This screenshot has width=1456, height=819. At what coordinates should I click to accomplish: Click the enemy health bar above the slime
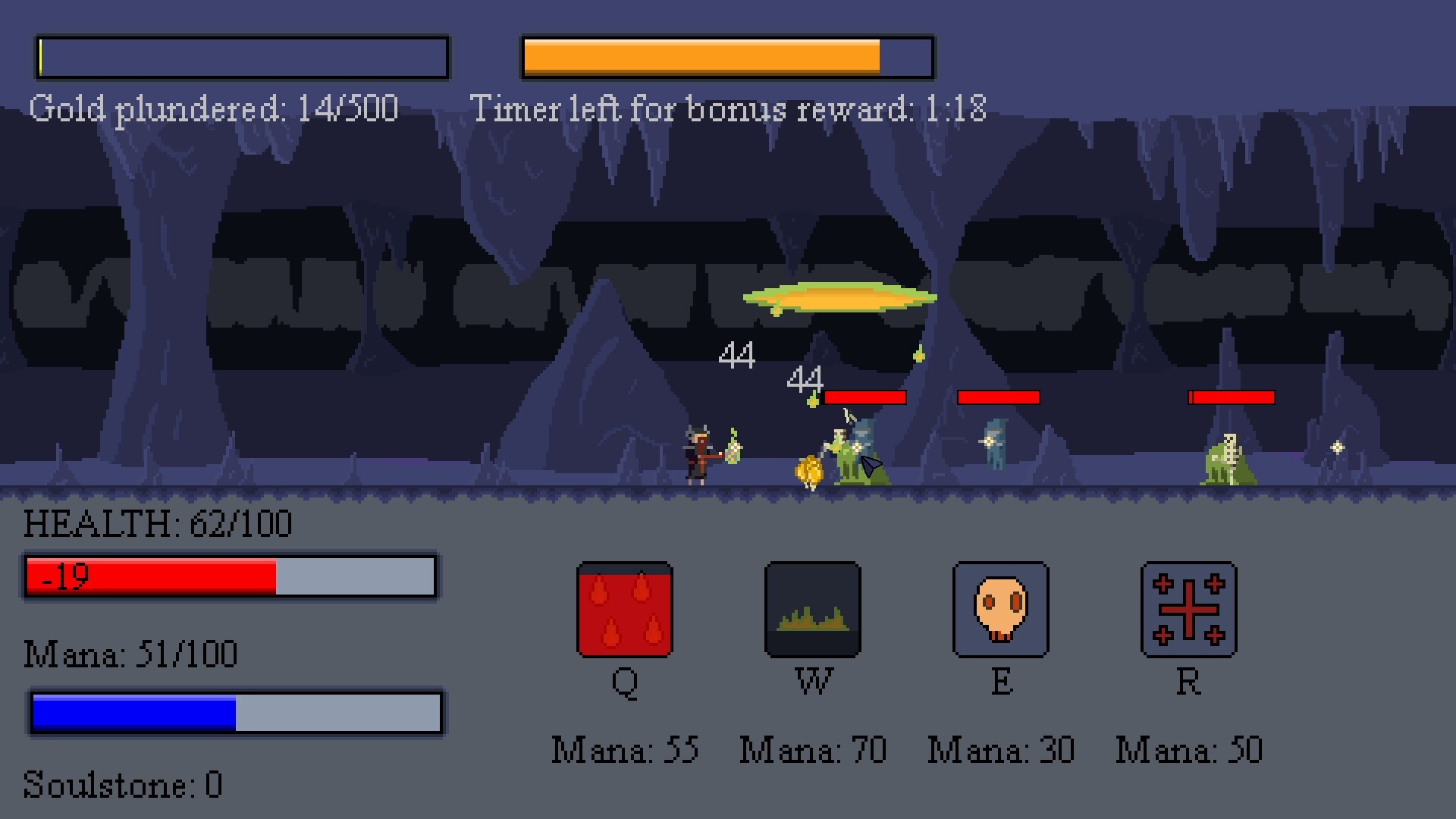[1232, 396]
